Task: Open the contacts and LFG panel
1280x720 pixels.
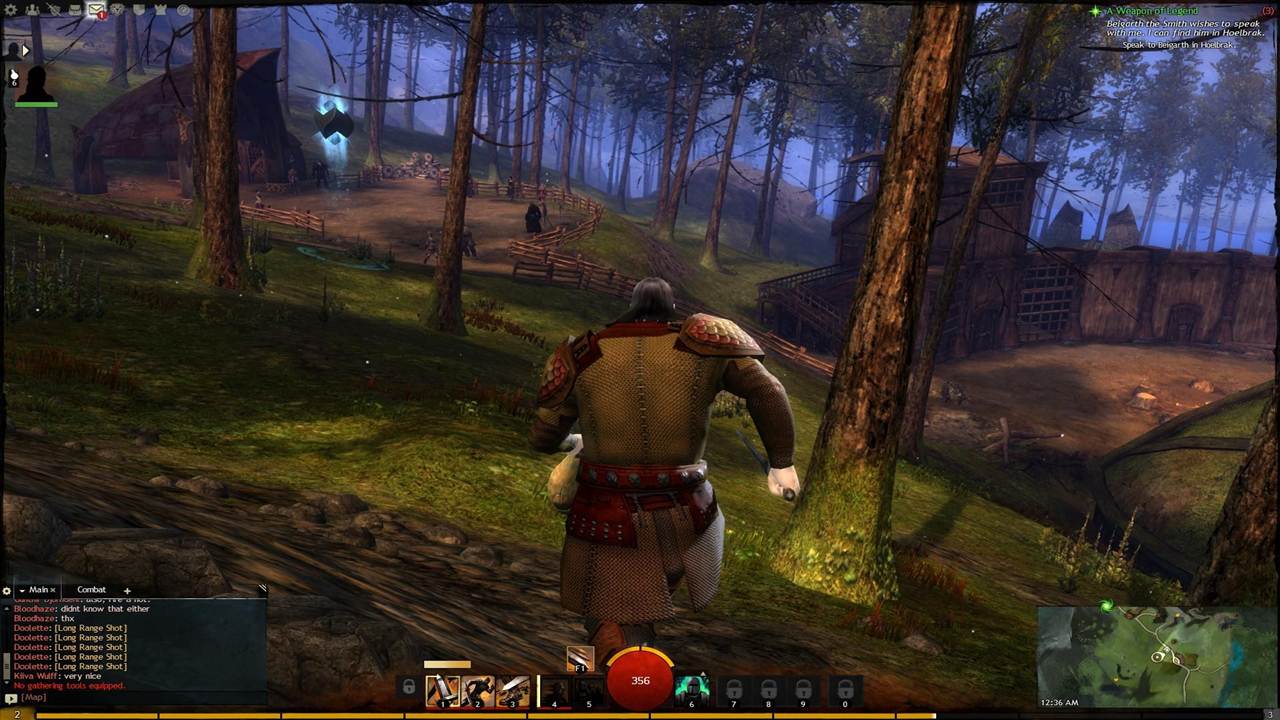Action: 32,10
